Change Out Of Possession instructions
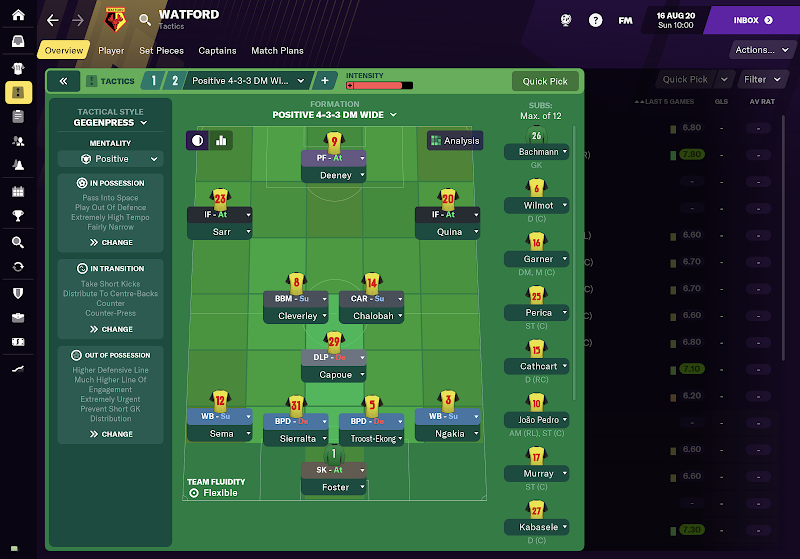This screenshot has height=559, width=800. pyautogui.click(x=110, y=434)
